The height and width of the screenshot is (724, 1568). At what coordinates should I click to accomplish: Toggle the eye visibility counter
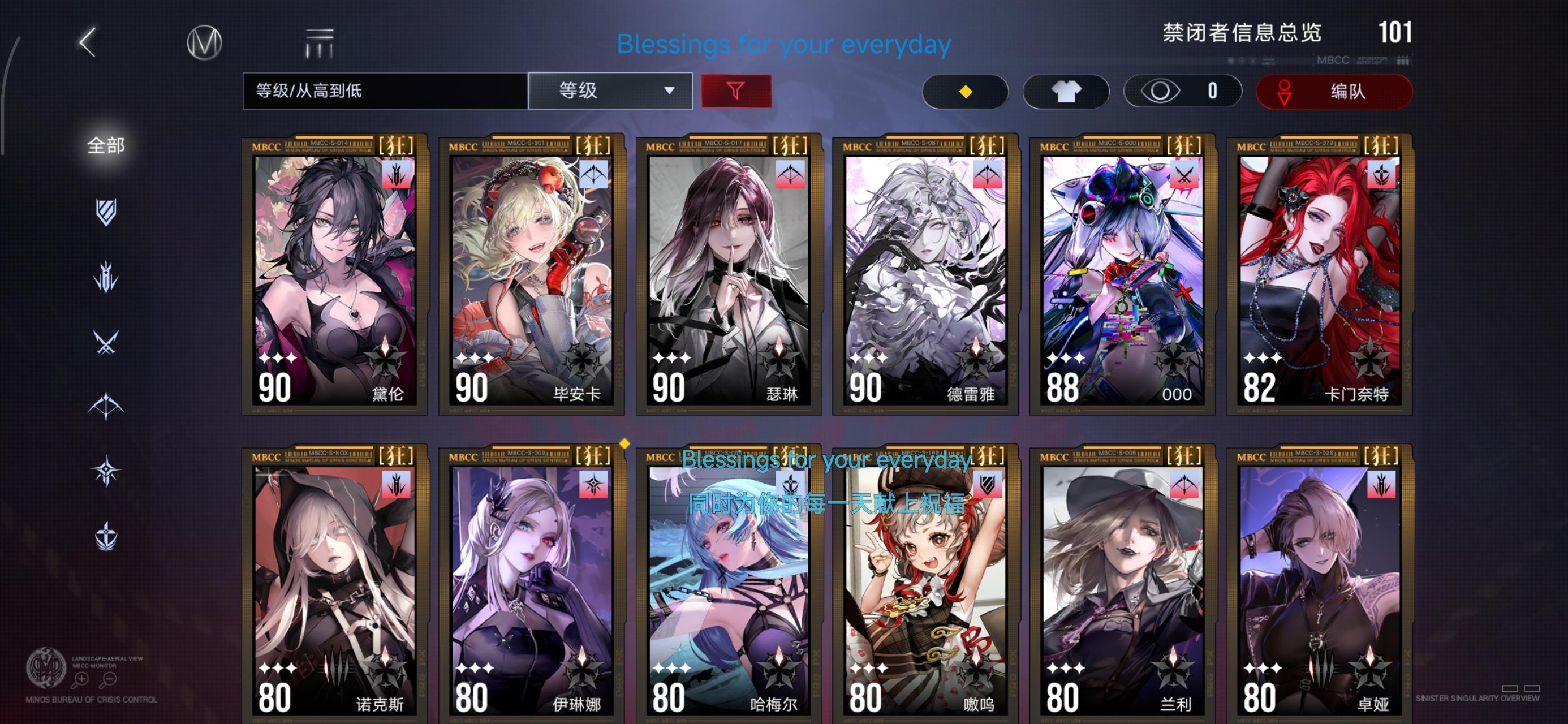point(1181,90)
